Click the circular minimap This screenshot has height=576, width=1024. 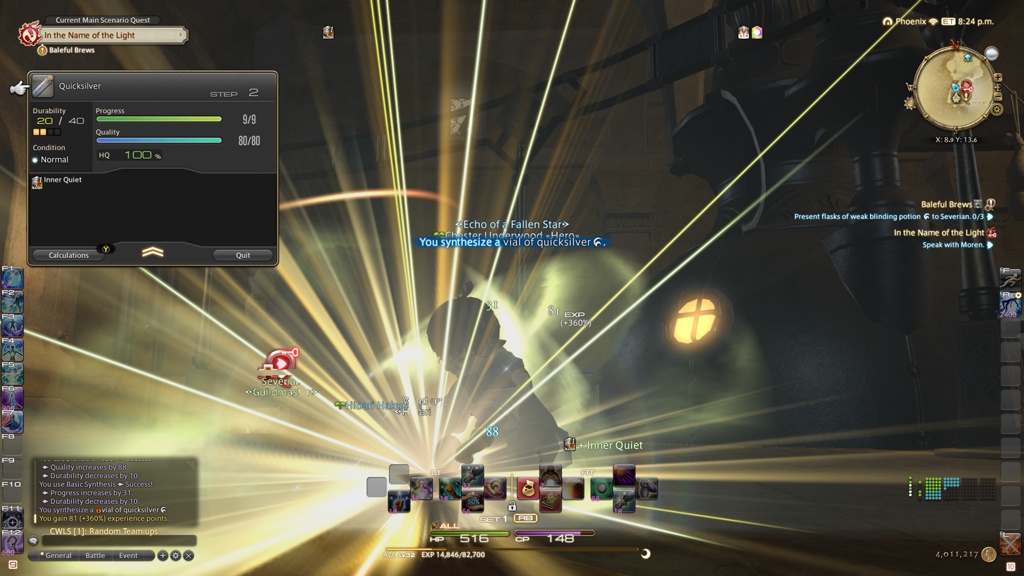pyautogui.click(x=953, y=88)
